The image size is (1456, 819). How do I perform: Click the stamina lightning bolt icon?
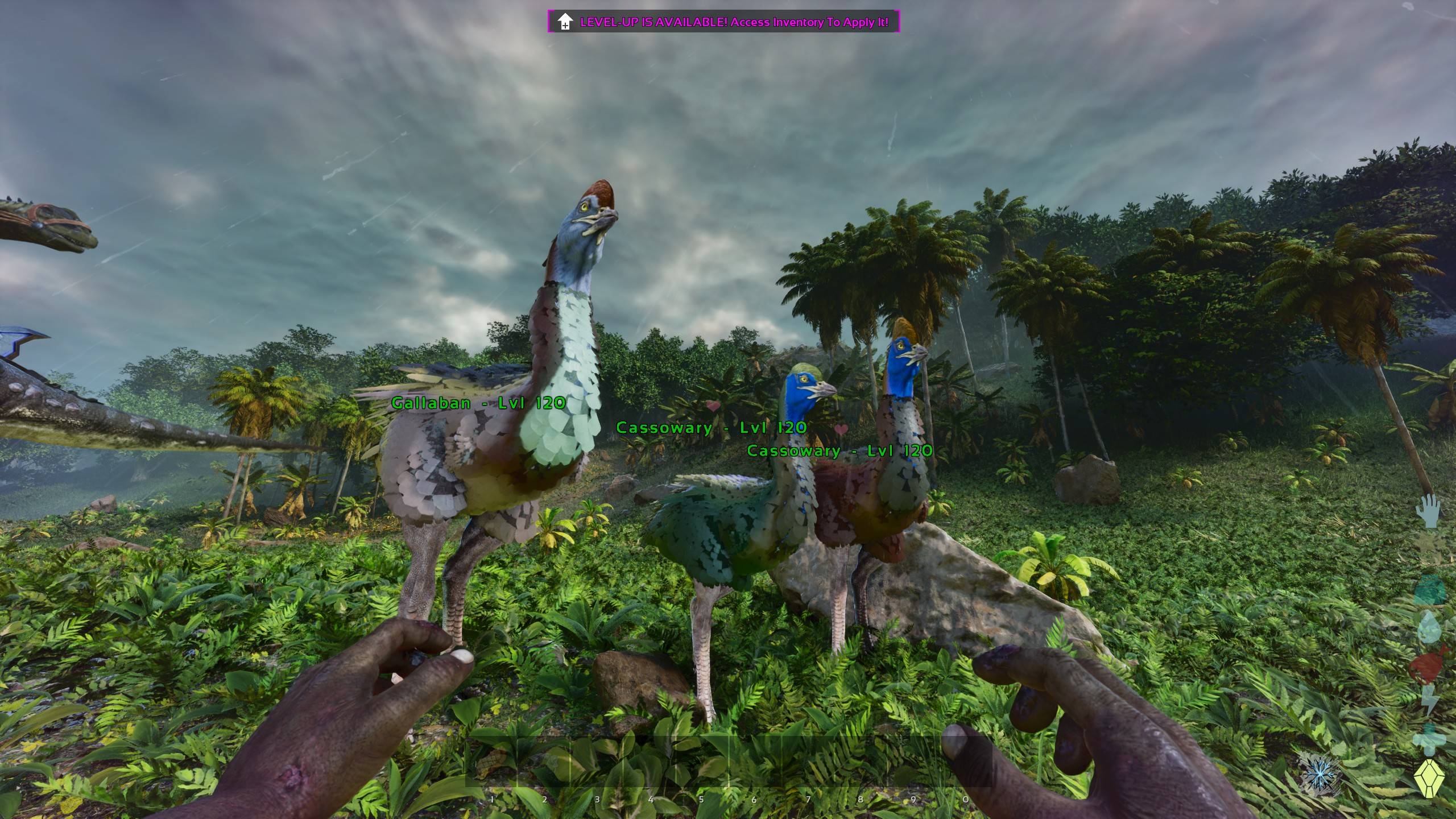coord(1430,700)
